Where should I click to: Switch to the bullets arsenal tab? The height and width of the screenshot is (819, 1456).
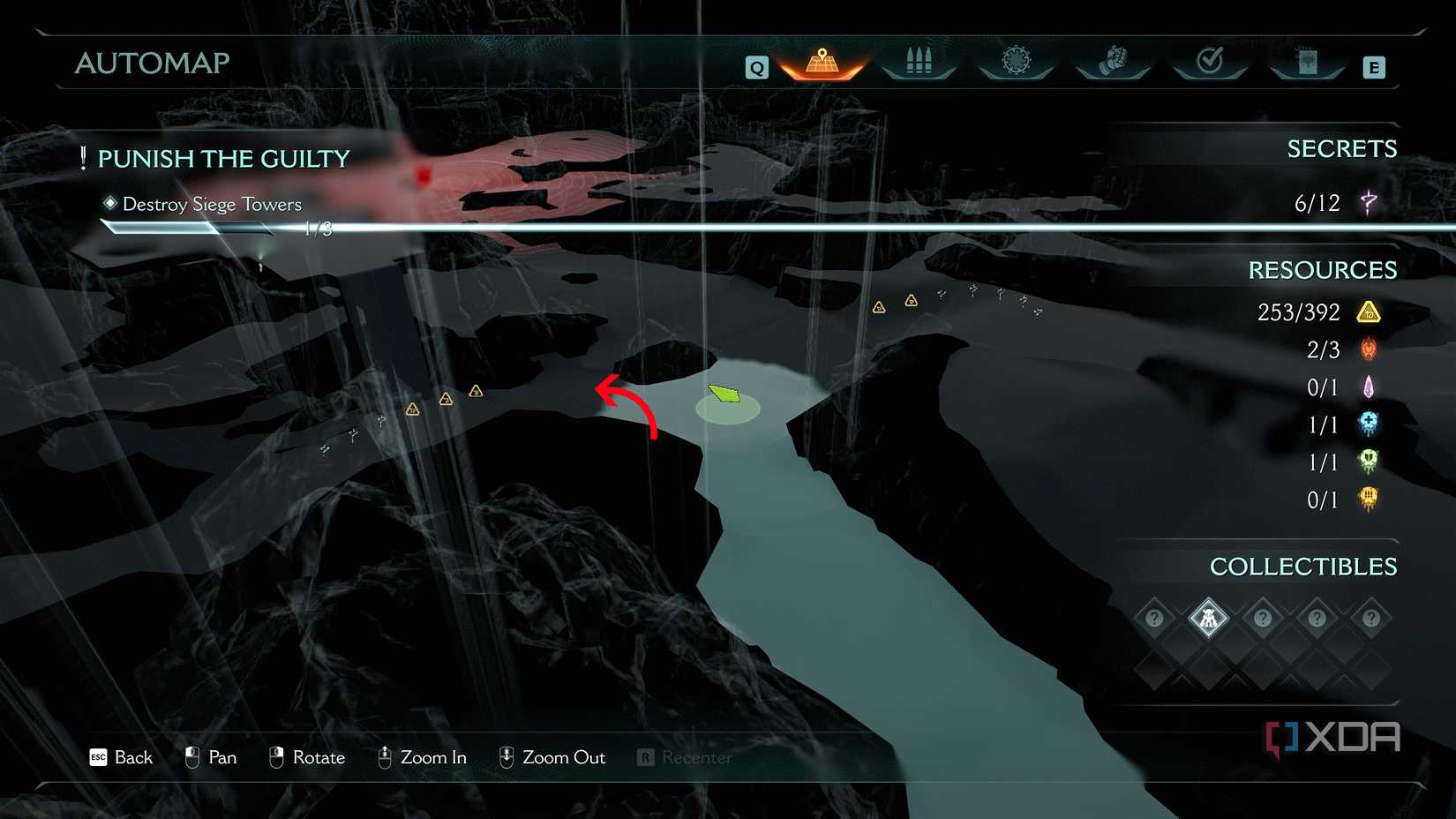click(x=919, y=62)
